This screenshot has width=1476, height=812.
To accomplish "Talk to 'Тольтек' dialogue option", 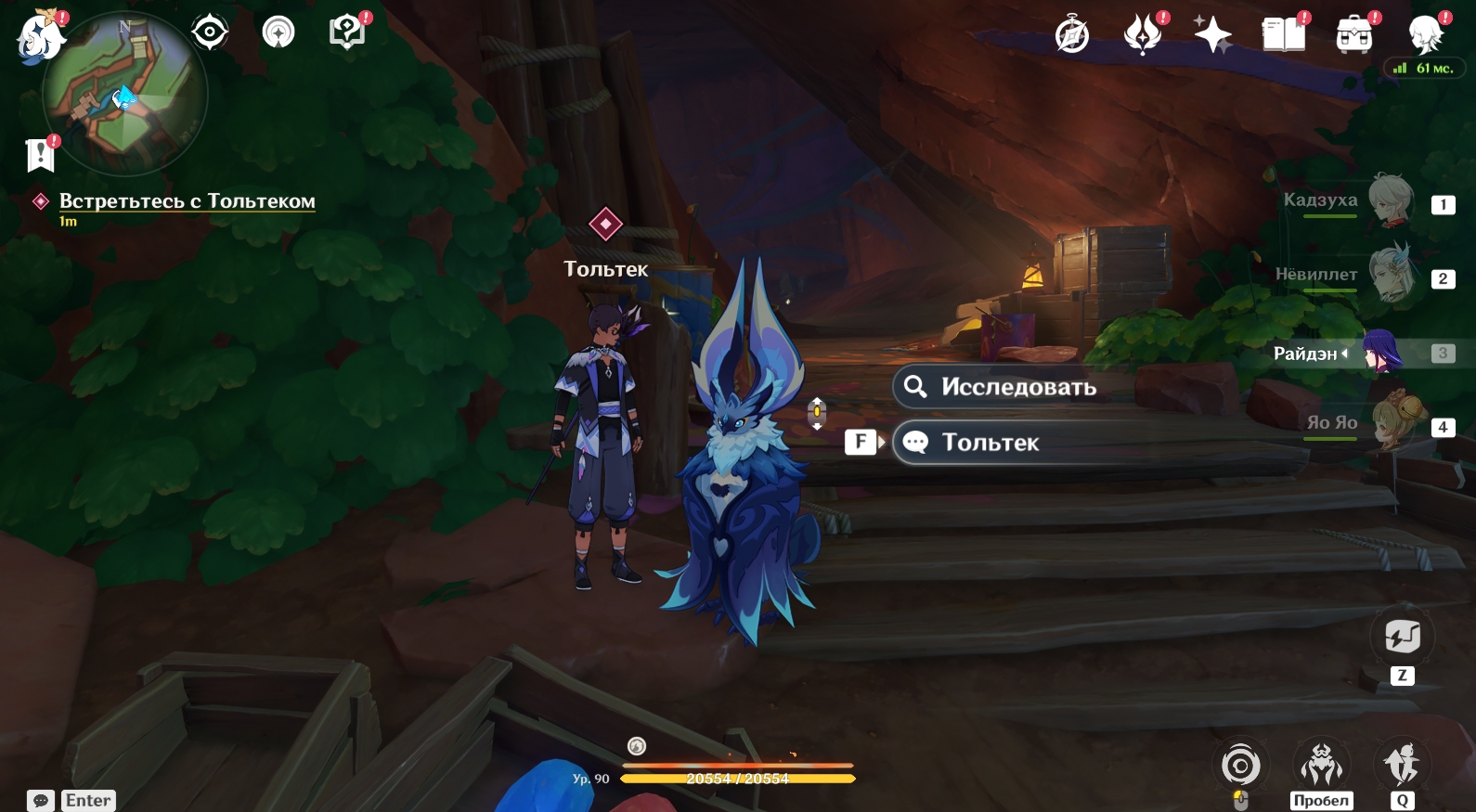I will click(990, 443).
